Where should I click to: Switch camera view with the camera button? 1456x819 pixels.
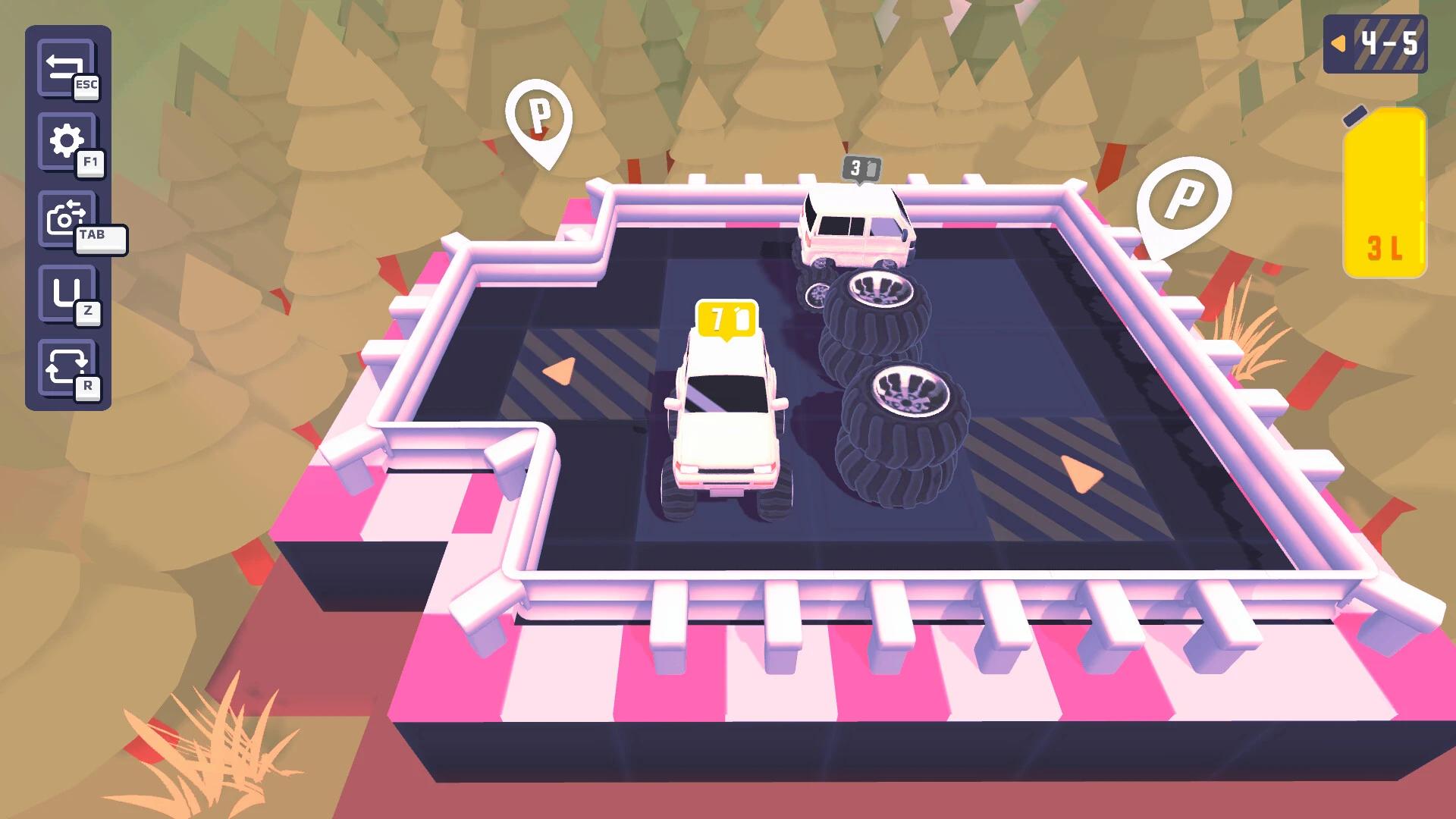[x=67, y=218]
